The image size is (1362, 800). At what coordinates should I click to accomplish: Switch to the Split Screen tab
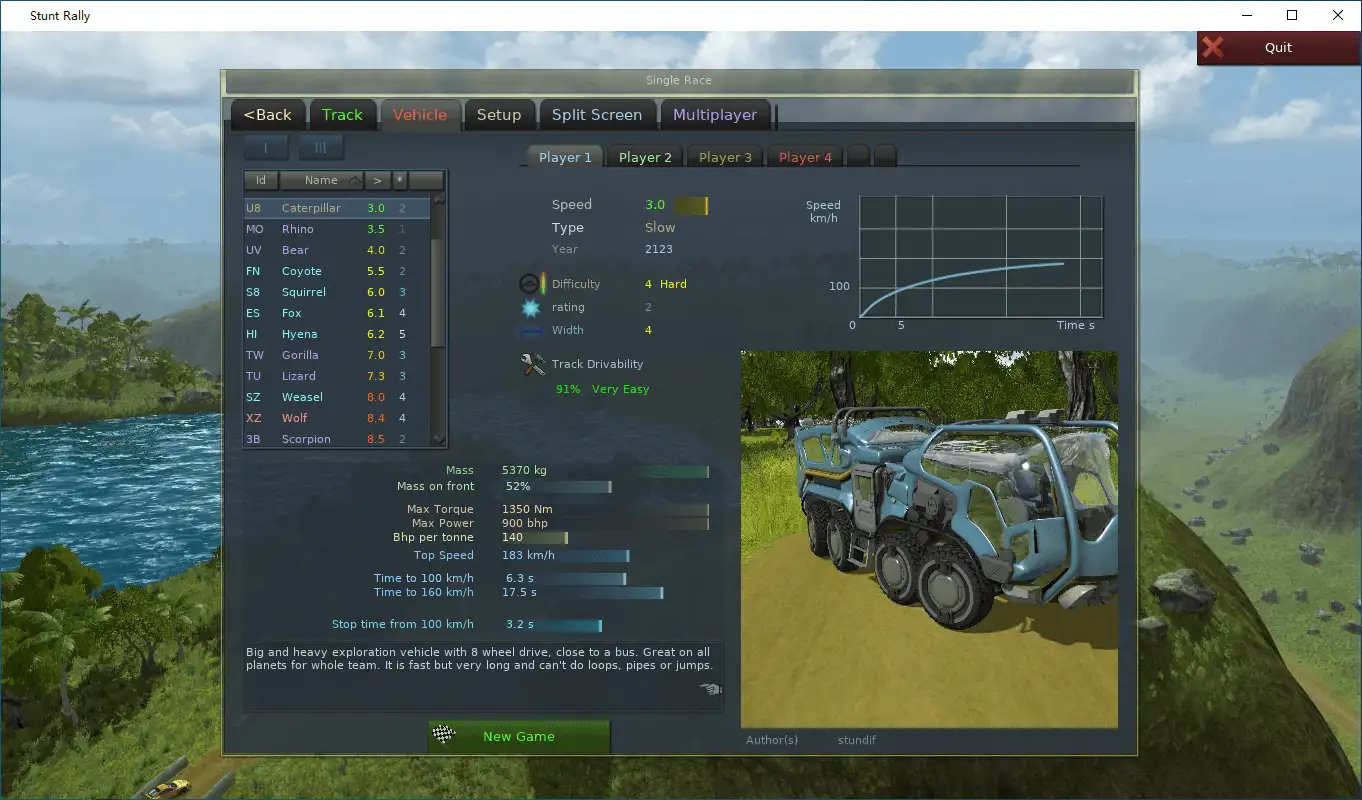[596, 115]
